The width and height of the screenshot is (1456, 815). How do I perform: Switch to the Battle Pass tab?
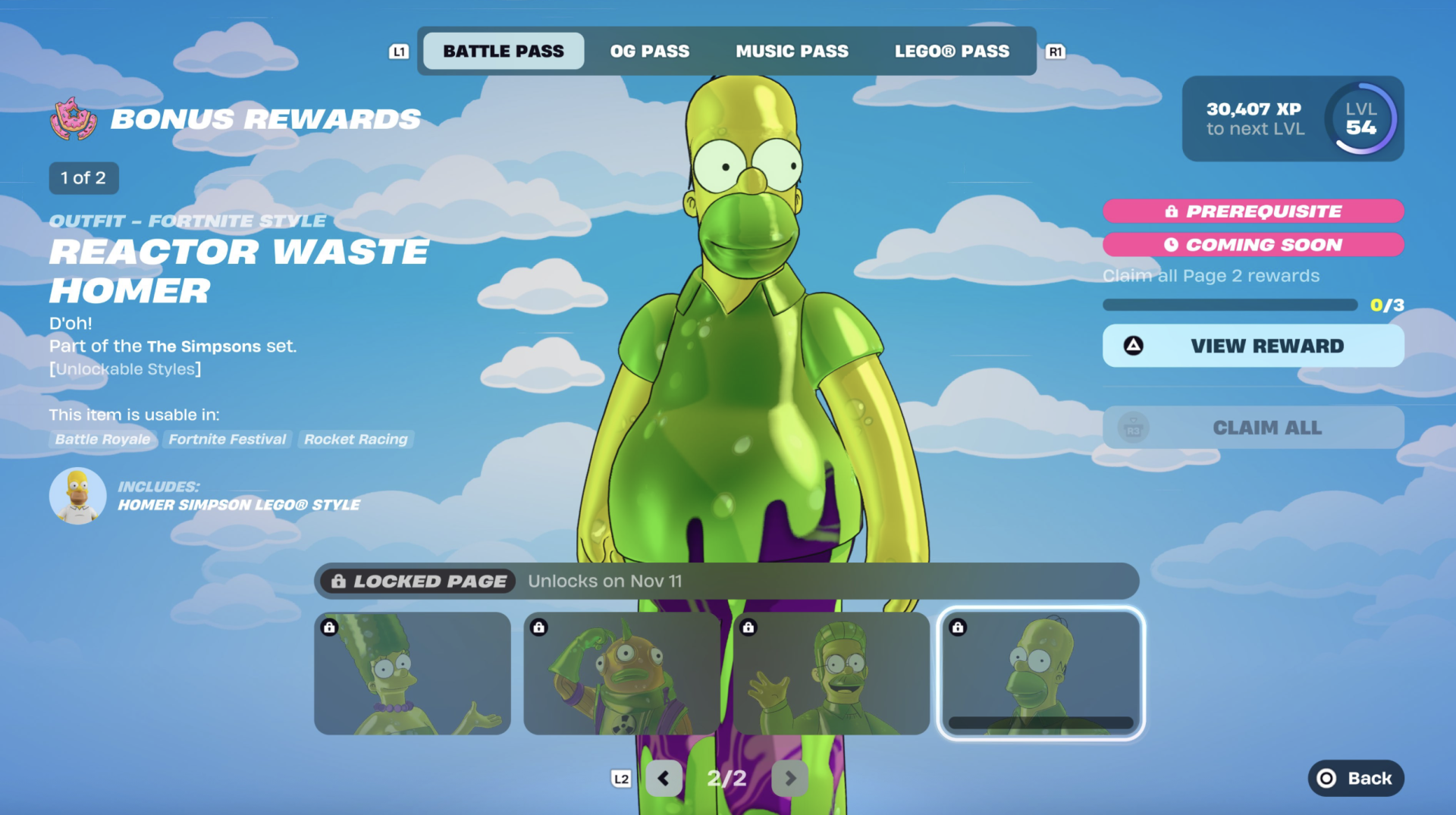click(504, 51)
